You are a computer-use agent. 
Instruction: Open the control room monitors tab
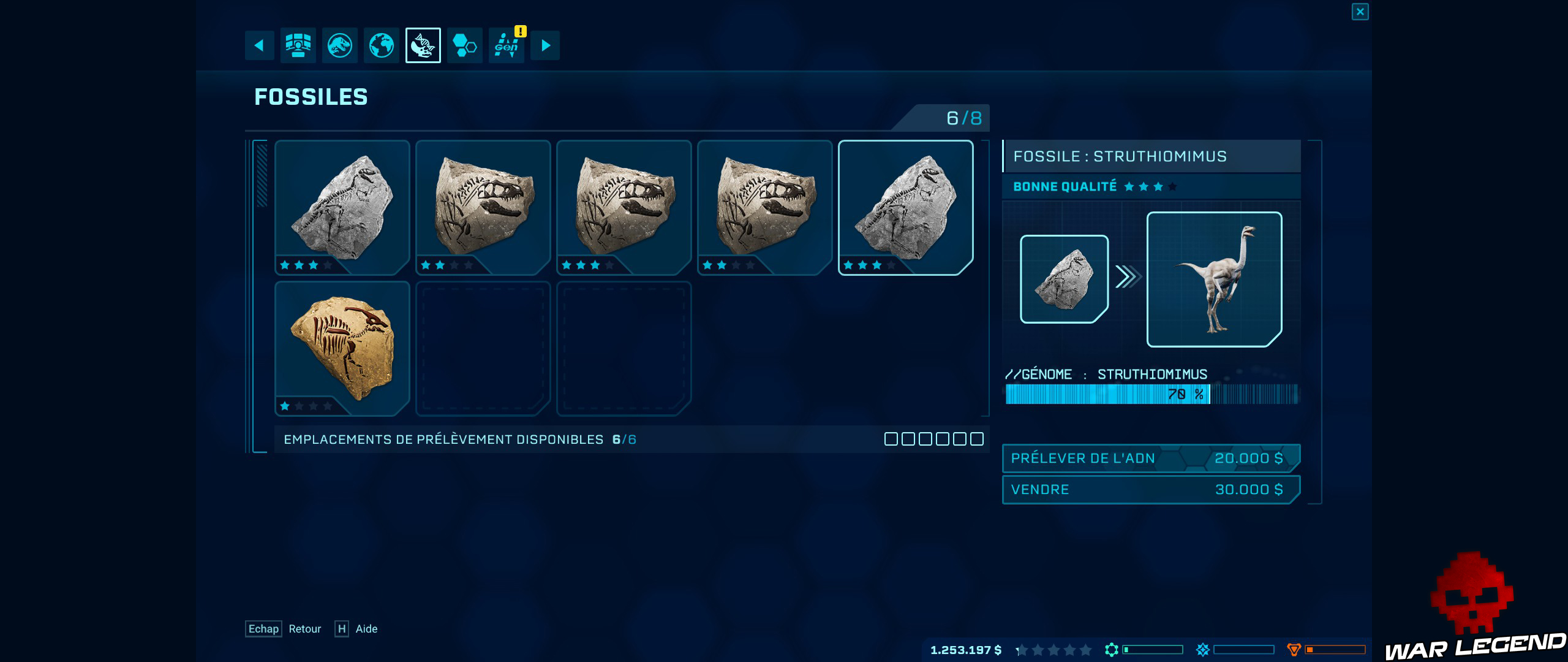pos(298,45)
